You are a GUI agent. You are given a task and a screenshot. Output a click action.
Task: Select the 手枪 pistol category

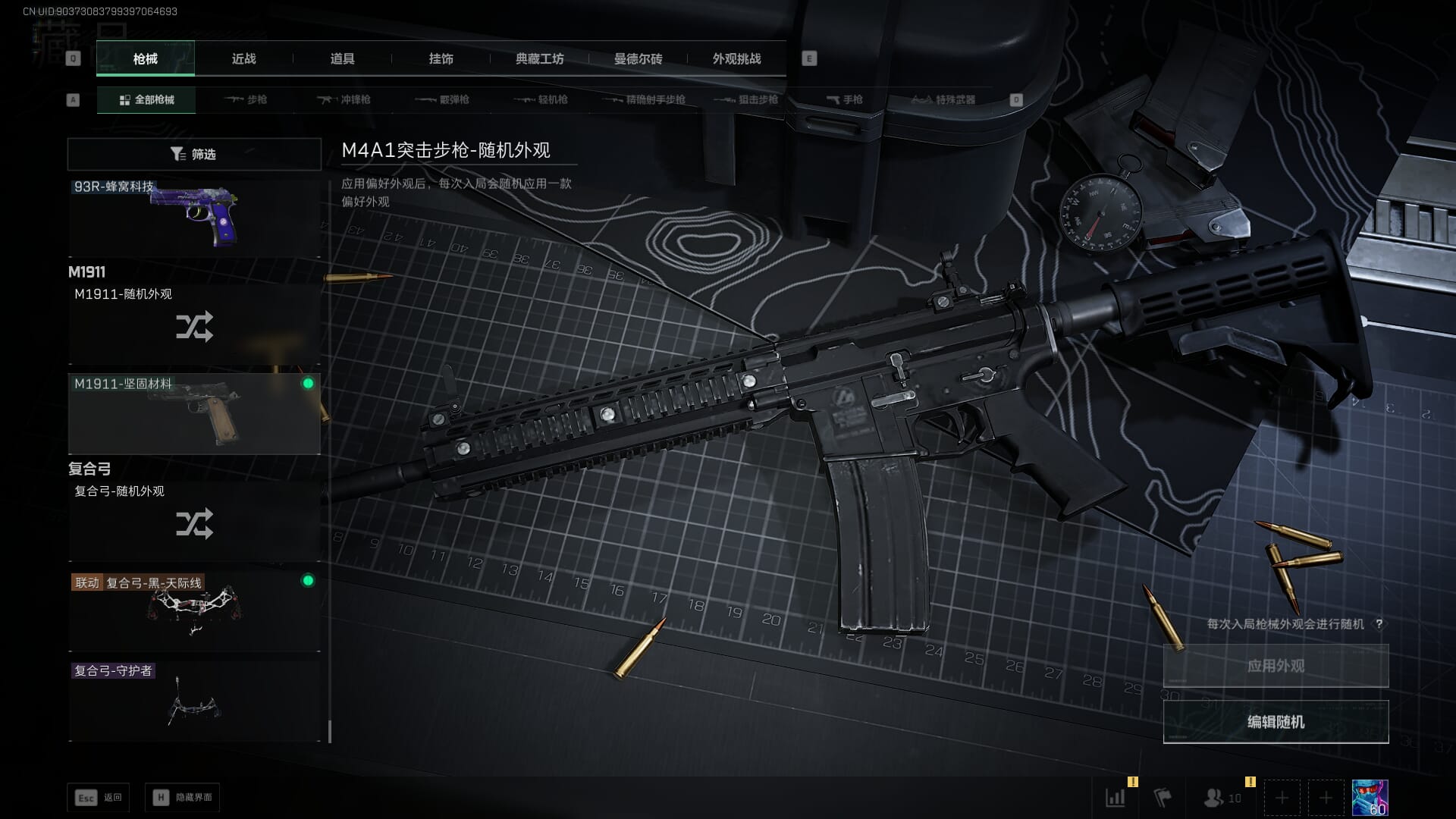(845, 99)
